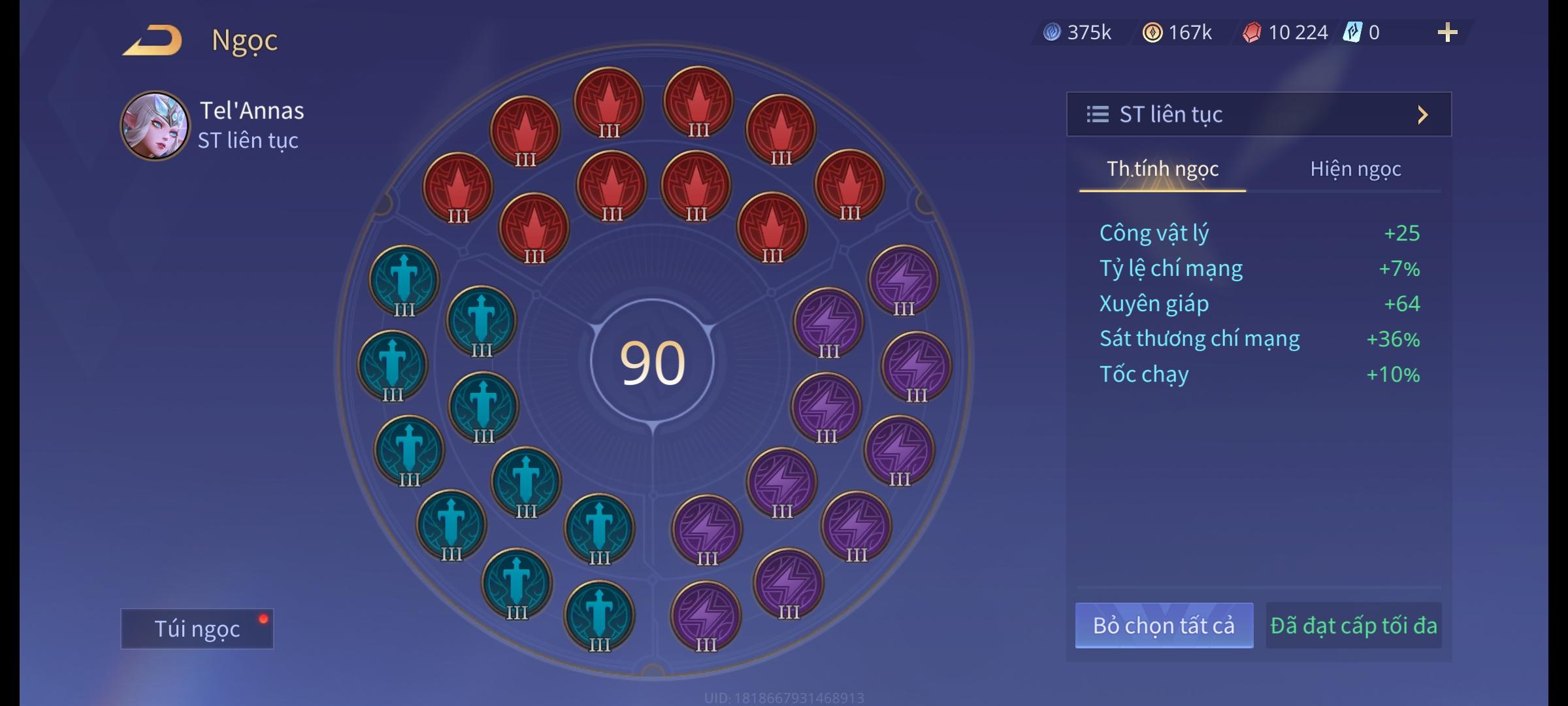The image size is (1568, 706).
Task: Tap the ST liên tục label under Tel'Annas
Action: 248,141
